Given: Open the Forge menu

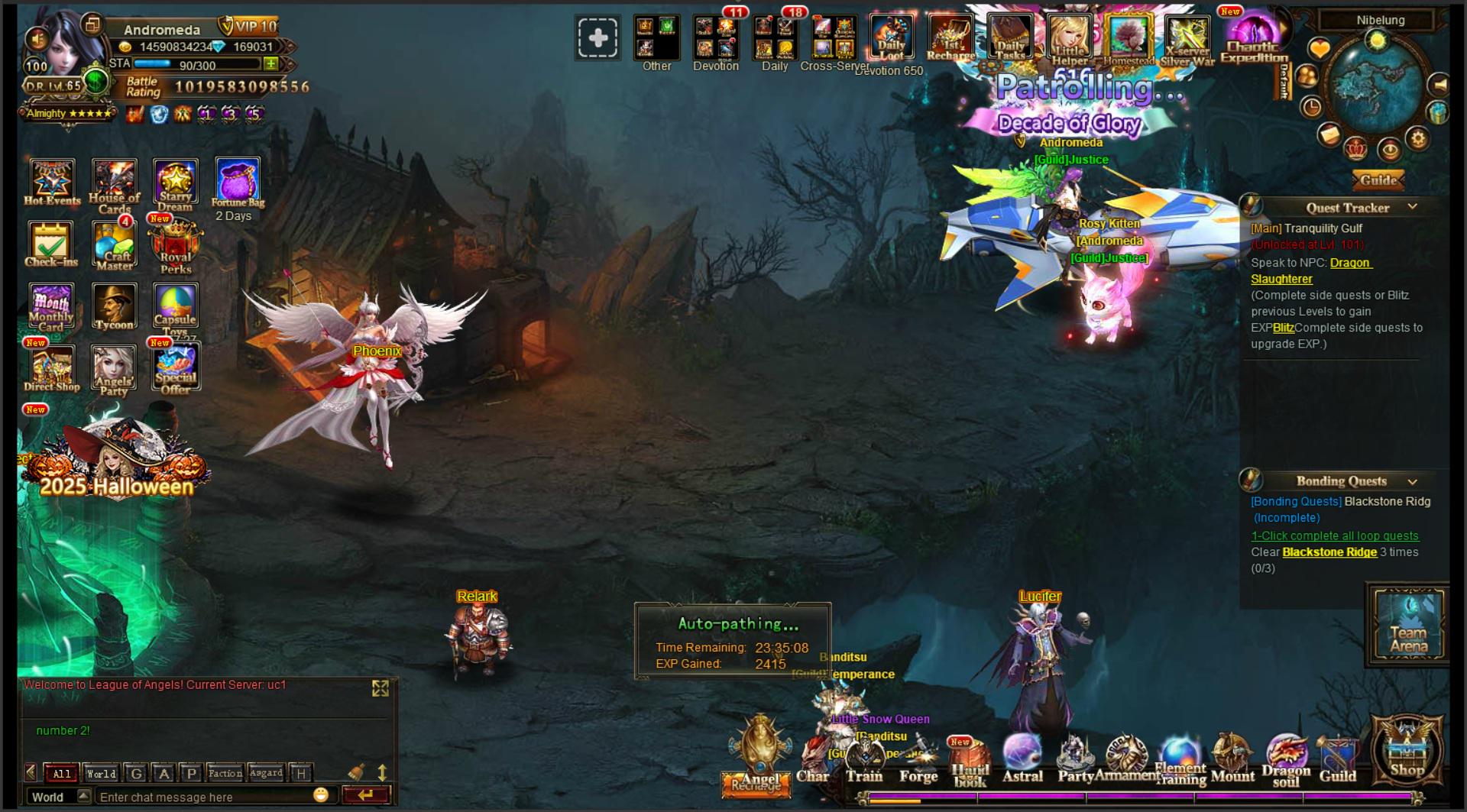Looking at the screenshot, I should tap(918, 761).
